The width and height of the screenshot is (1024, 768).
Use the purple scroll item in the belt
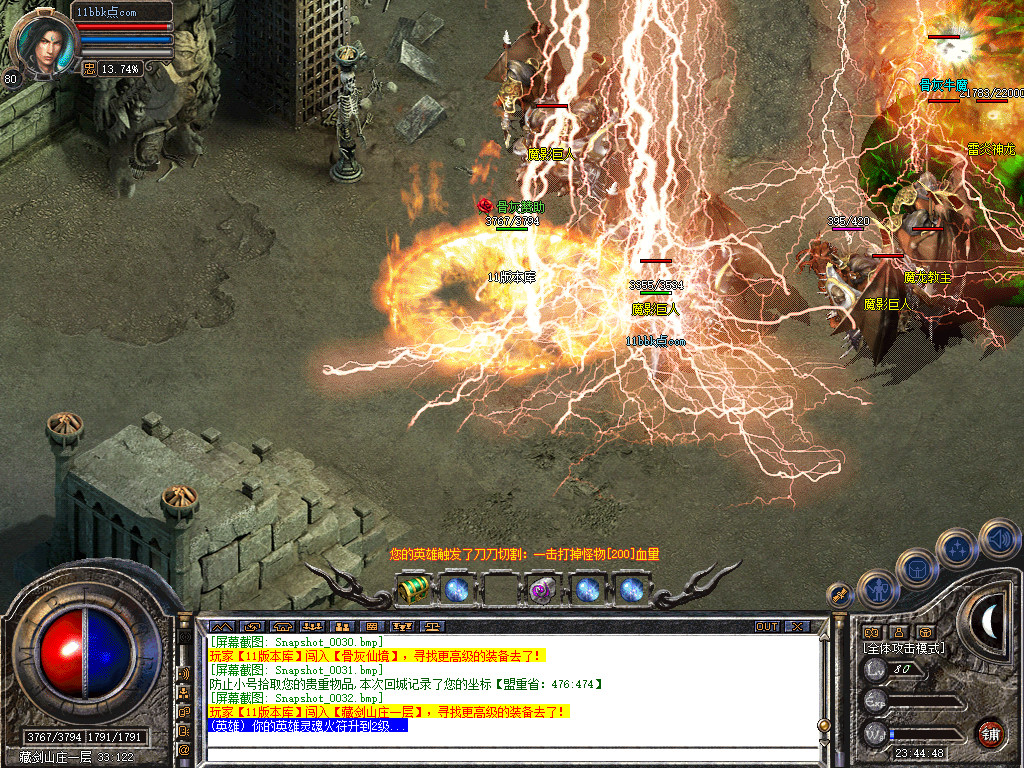(x=543, y=589)
